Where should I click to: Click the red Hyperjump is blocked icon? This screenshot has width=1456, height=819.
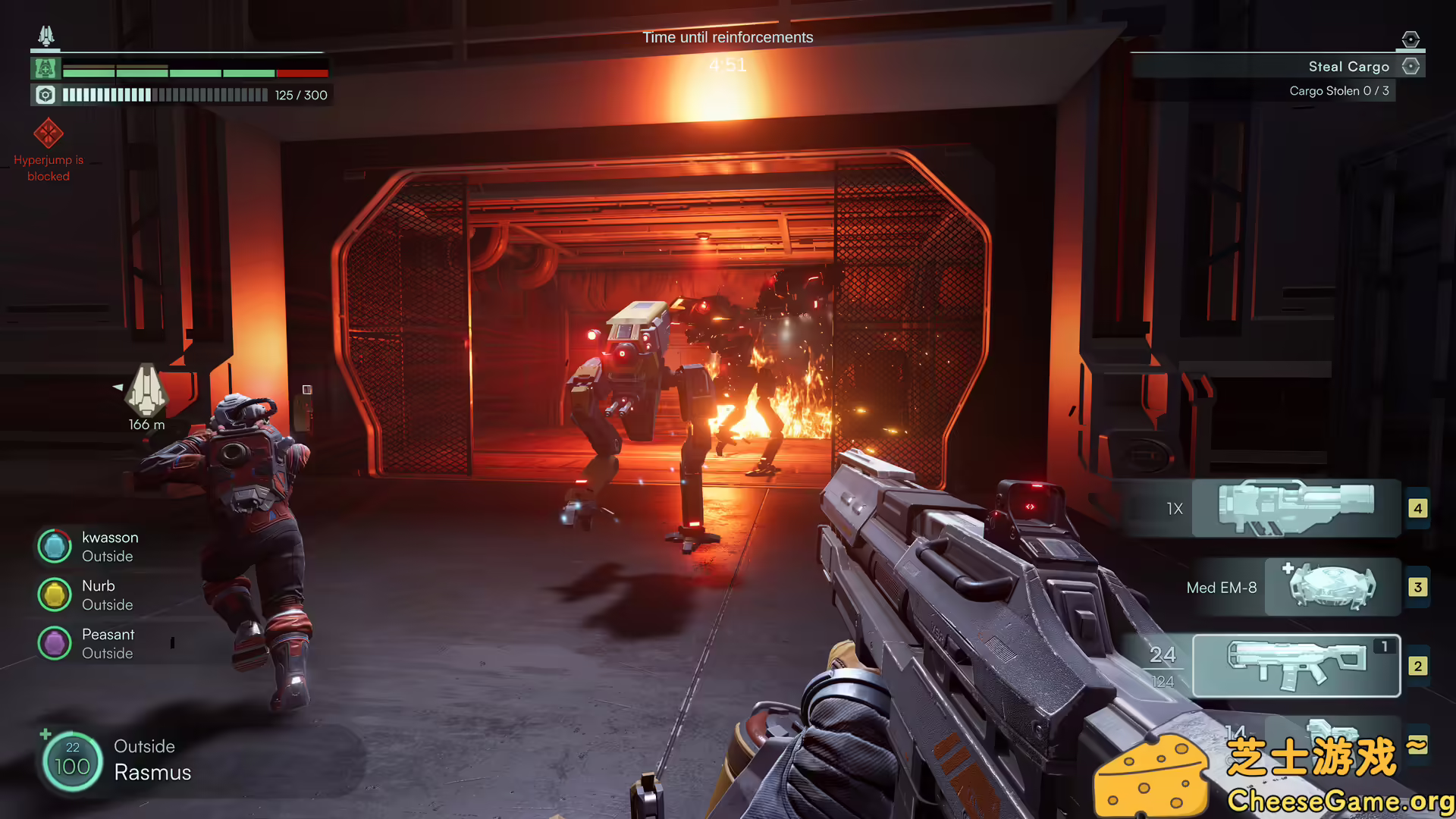point(49,133)
